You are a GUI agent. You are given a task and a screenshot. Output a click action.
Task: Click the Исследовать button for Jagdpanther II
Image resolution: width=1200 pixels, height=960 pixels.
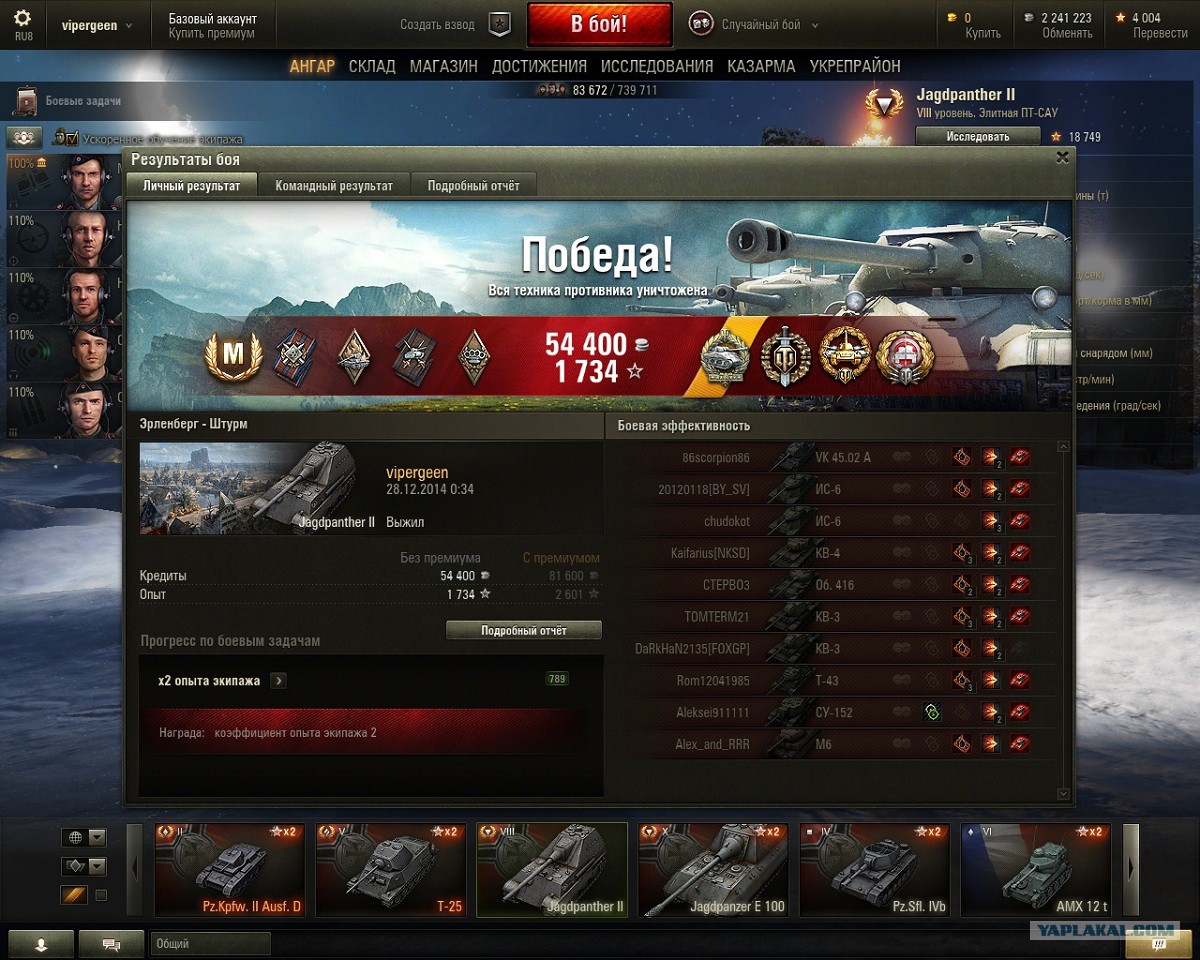pos(977,136)
